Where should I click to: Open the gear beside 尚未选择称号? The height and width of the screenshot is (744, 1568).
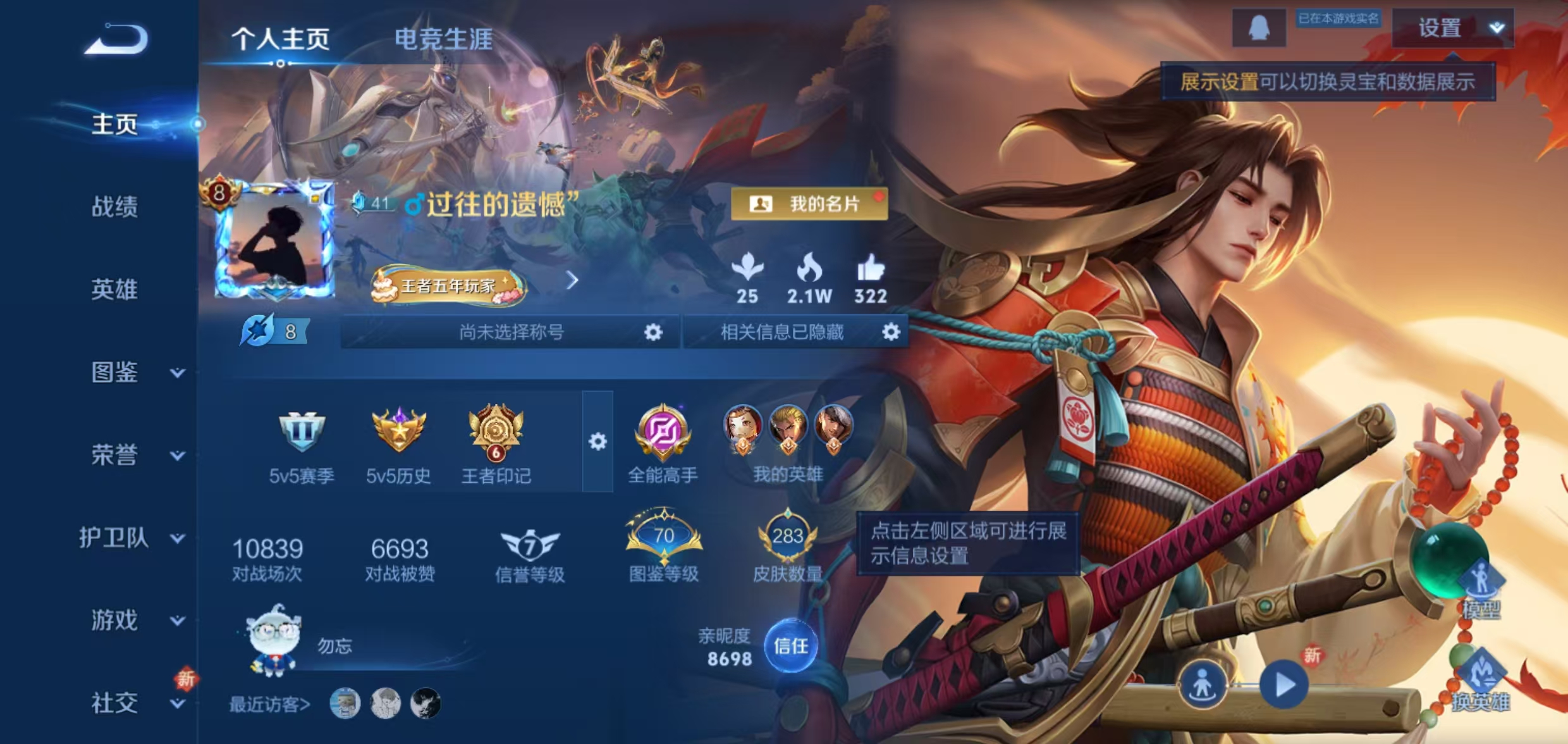point(652,332)
